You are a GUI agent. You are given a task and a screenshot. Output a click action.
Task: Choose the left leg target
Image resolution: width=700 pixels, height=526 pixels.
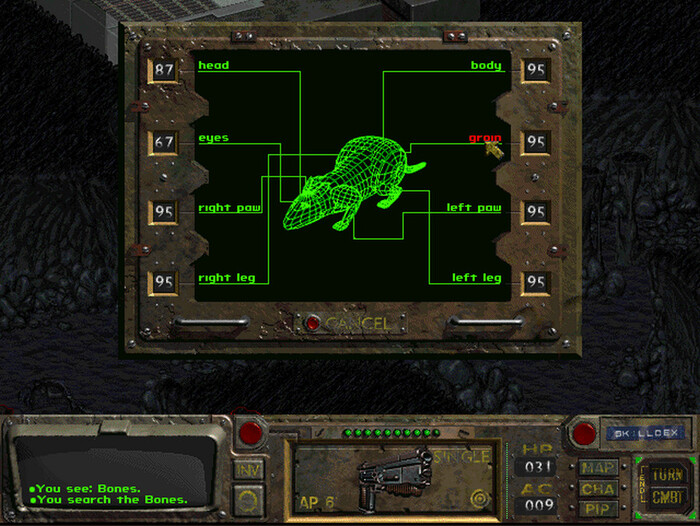(x=476, y=278)
